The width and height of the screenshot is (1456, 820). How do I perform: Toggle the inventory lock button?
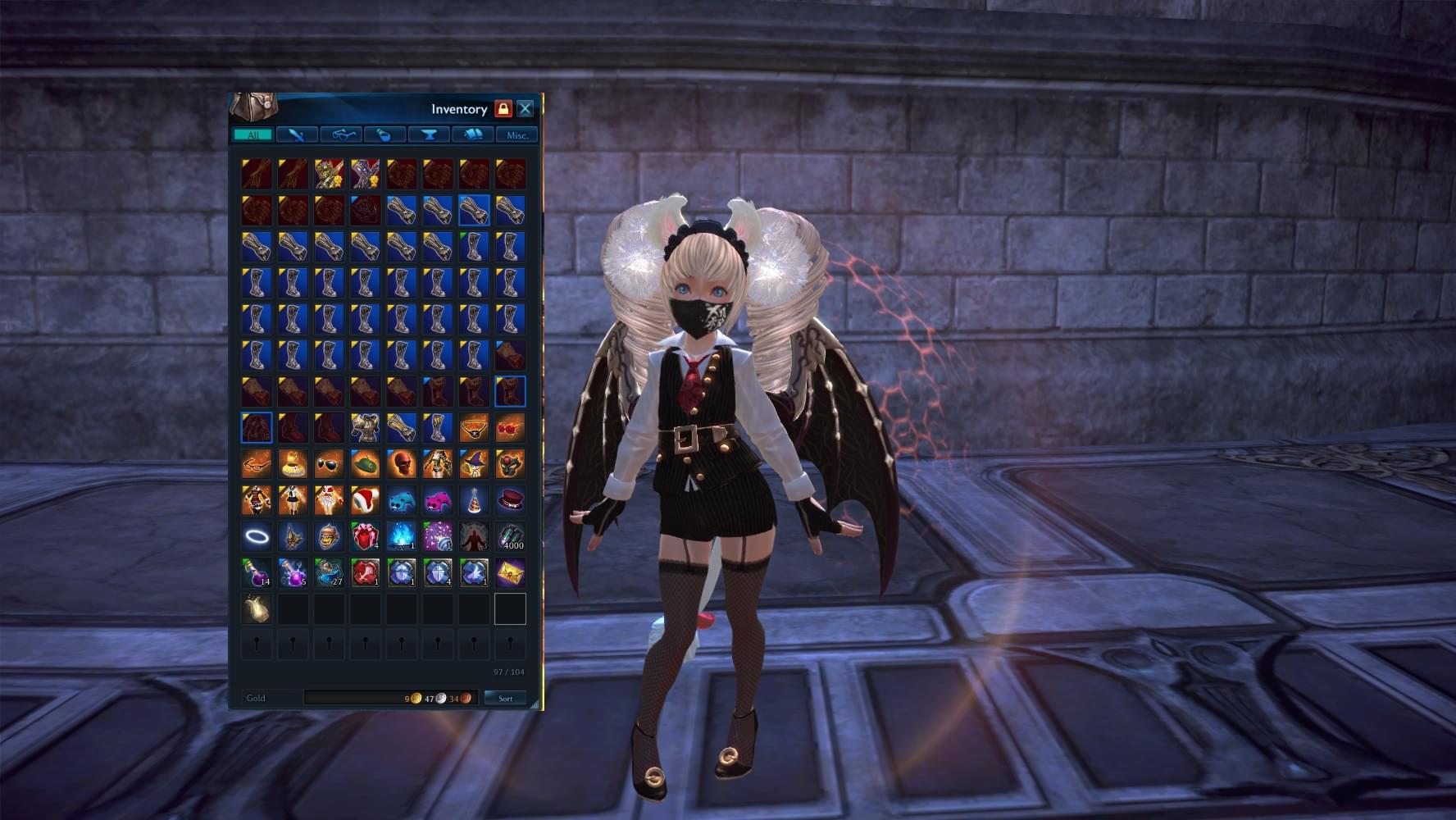503,108
